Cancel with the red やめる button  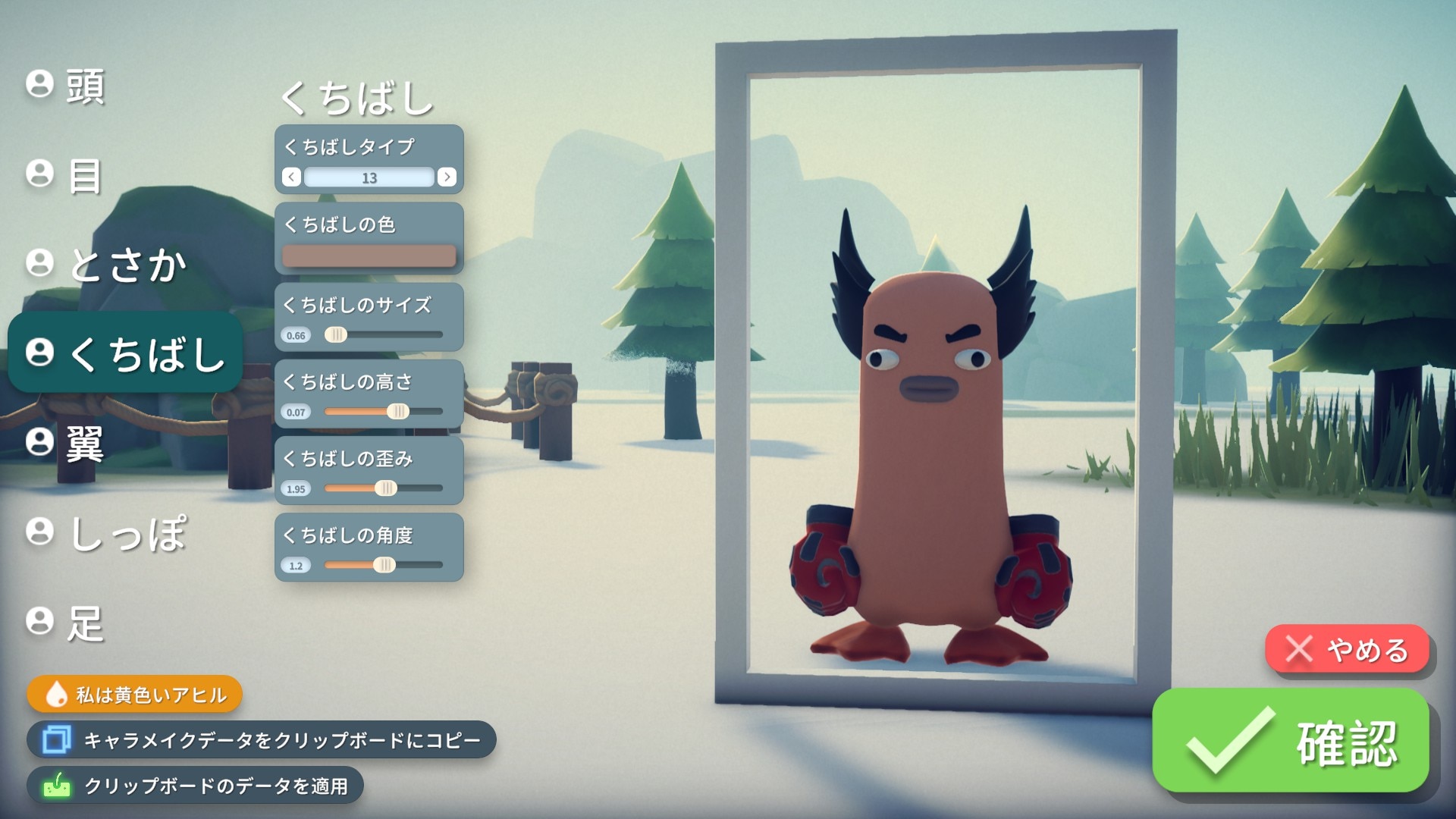click(1347, 649)
